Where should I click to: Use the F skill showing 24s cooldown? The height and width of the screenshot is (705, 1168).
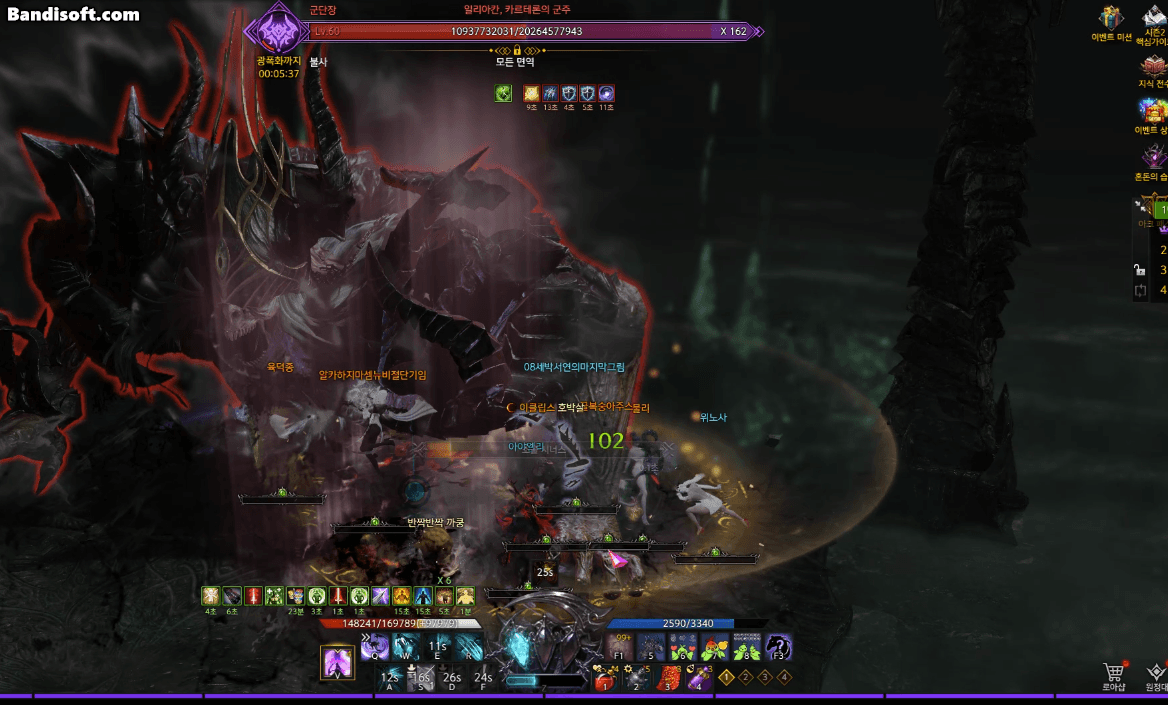(483, 678)
